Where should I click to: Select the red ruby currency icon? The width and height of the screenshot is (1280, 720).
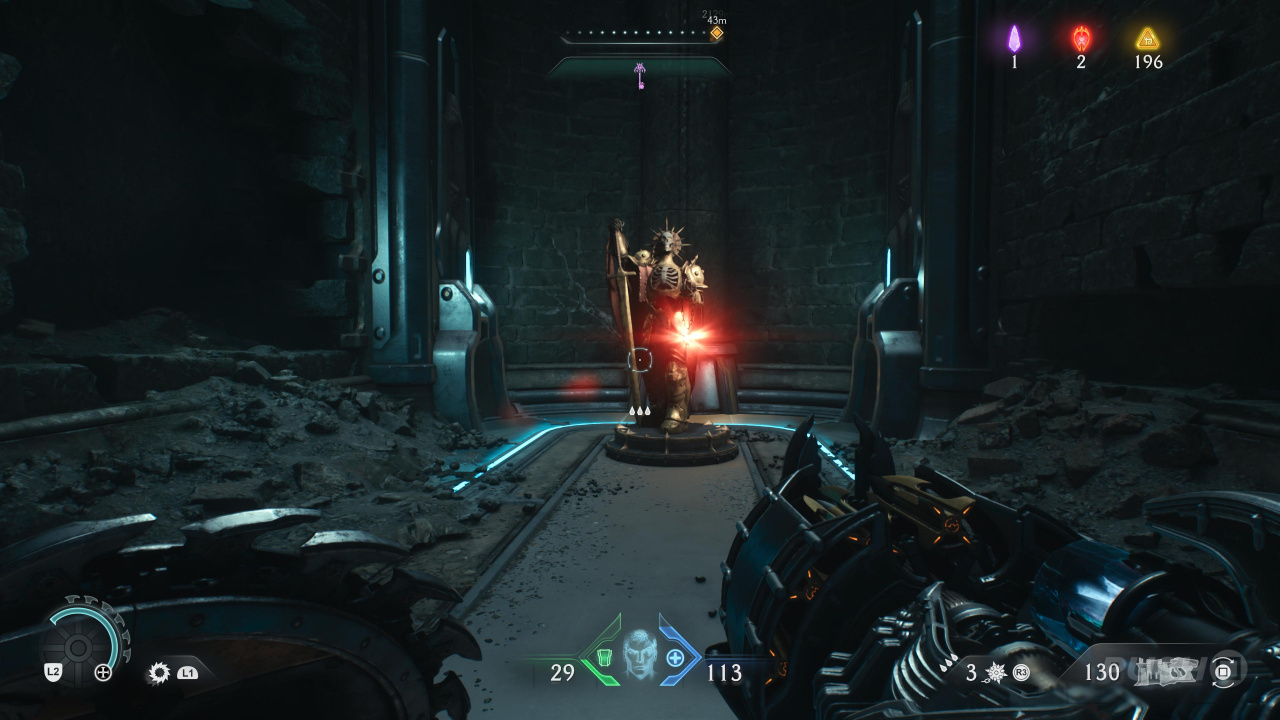(1081, 39)
